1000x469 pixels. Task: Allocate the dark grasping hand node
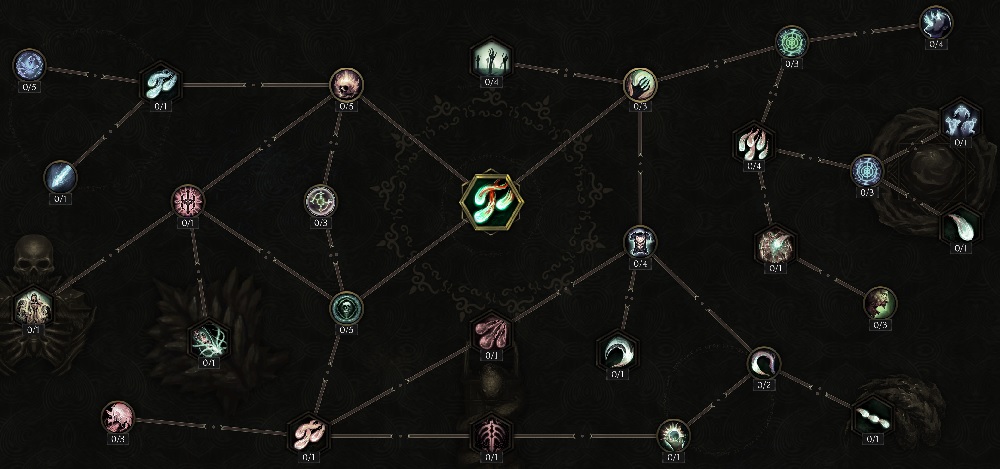tap(640, 85)
